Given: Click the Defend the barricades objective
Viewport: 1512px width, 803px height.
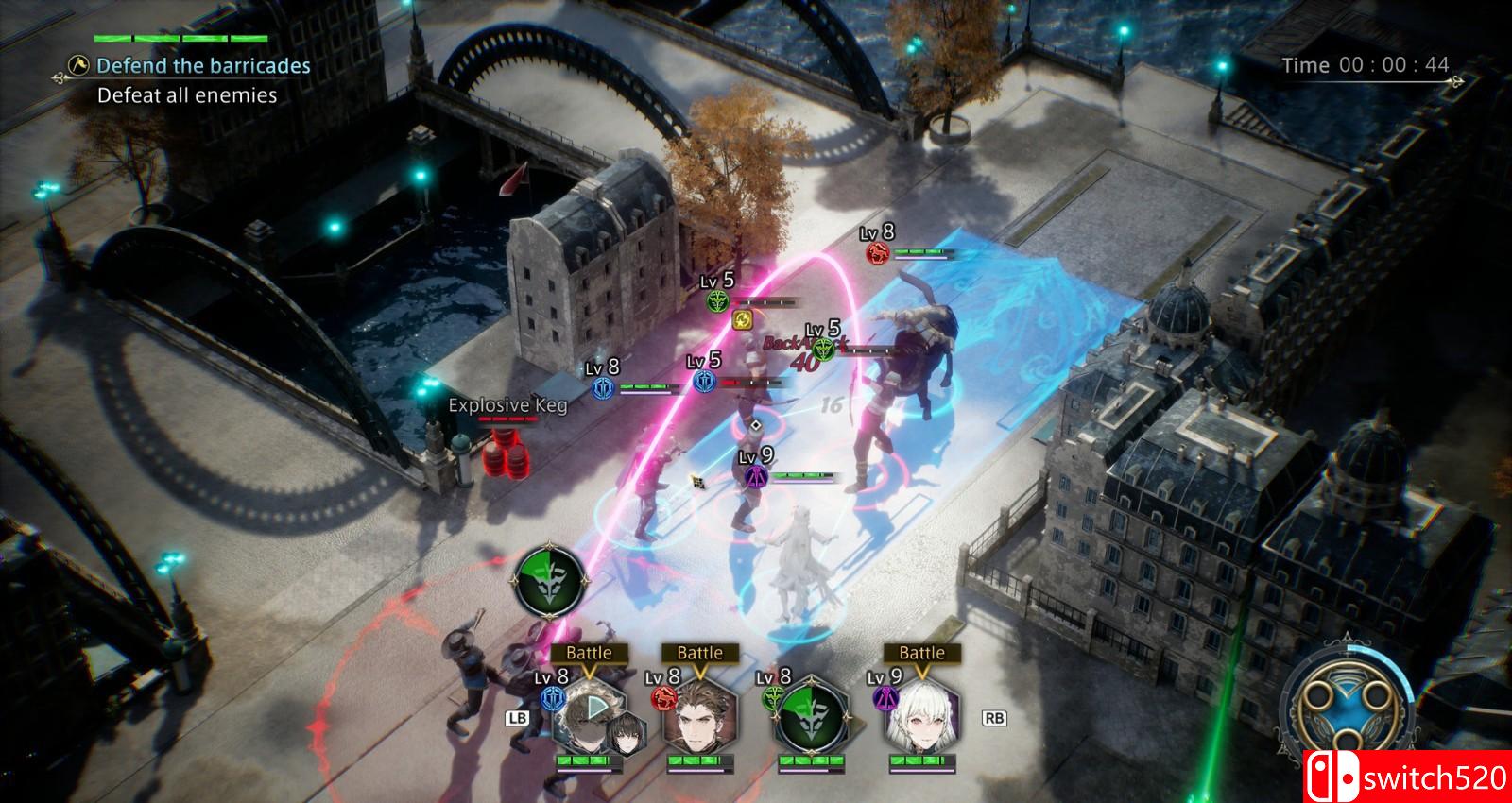Looking at the screenshot, I should pos(203,66).
